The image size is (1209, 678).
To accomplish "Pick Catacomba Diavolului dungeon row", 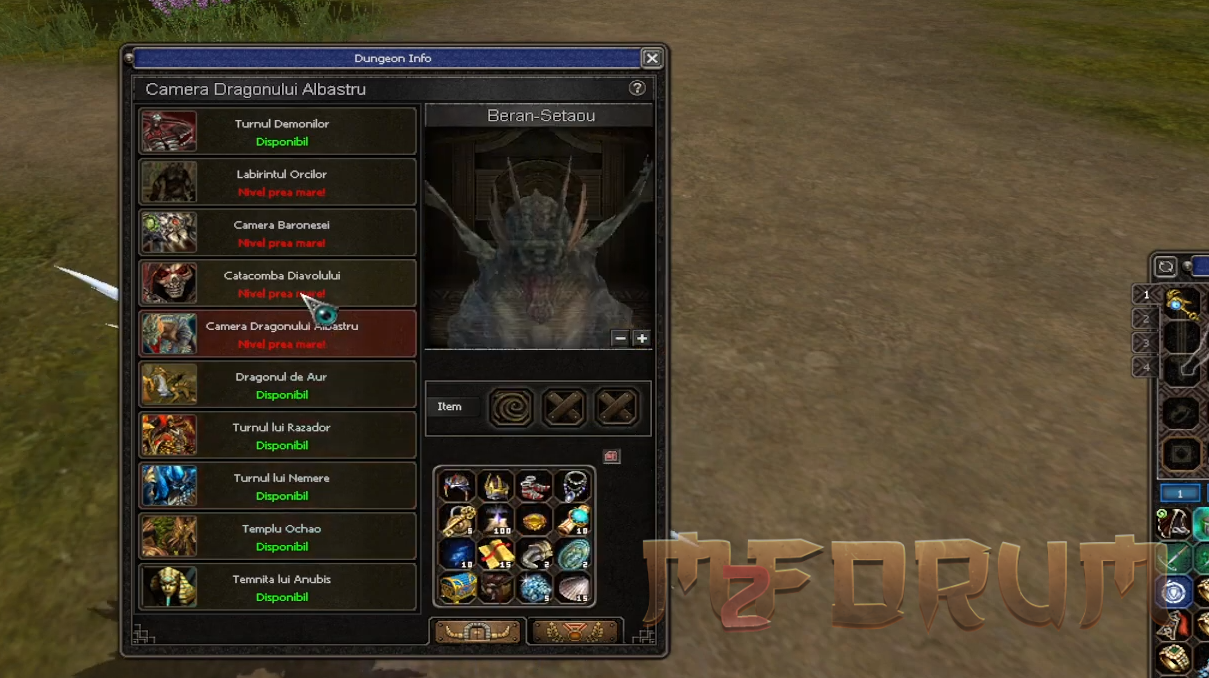I will (x=277, y=284).
